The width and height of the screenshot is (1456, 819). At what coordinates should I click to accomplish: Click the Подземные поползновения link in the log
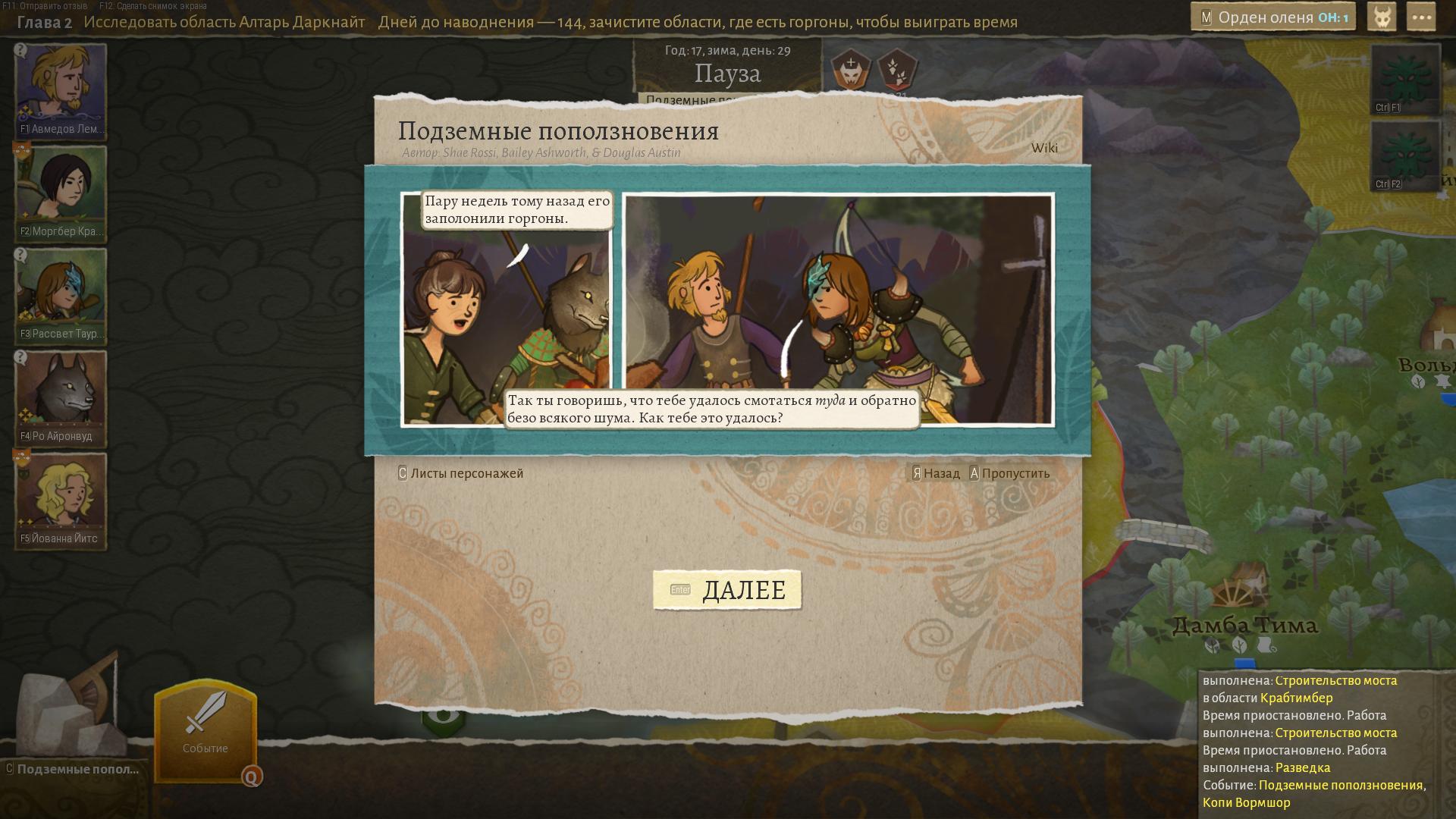pos(1340,785)
